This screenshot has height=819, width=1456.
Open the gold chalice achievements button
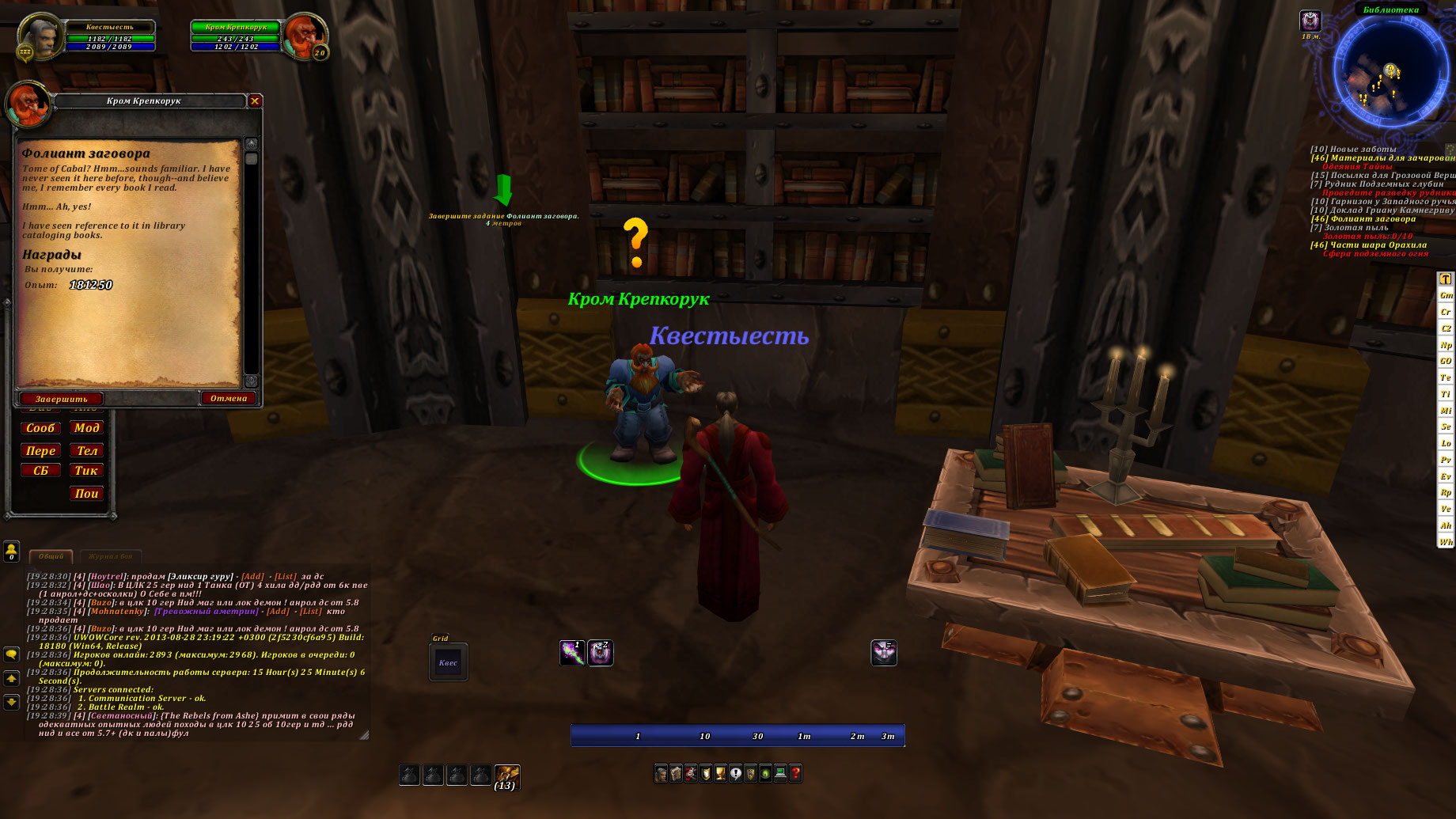coord(720,773)
